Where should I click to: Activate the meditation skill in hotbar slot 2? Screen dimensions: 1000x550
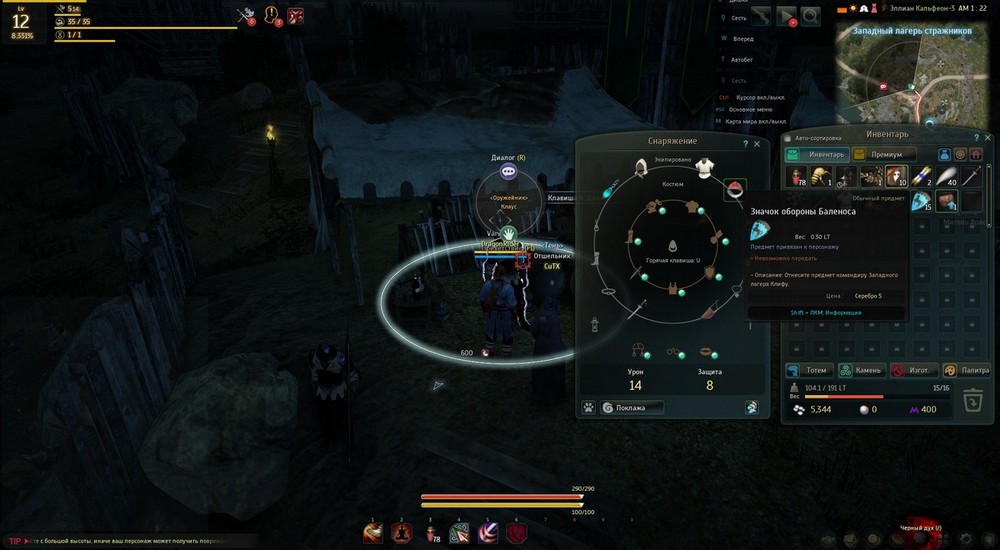click(401, 533)
